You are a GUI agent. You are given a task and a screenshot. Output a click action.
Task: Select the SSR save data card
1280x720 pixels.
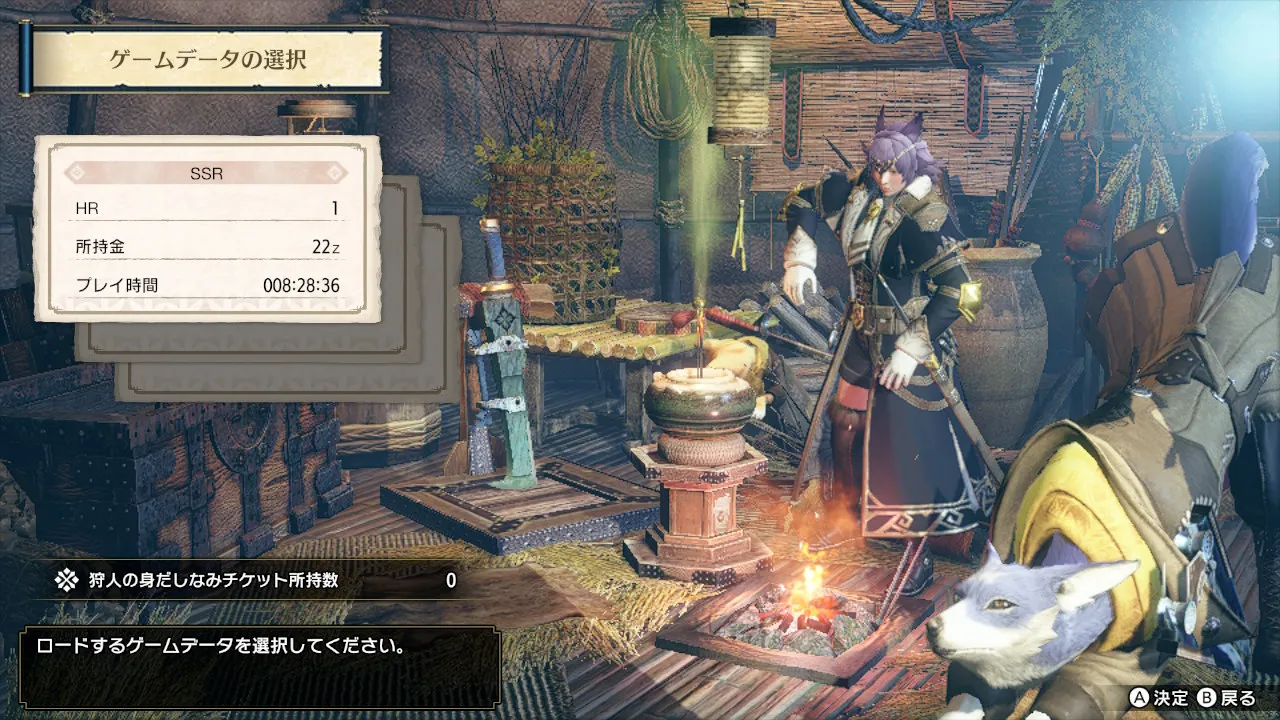207,229
